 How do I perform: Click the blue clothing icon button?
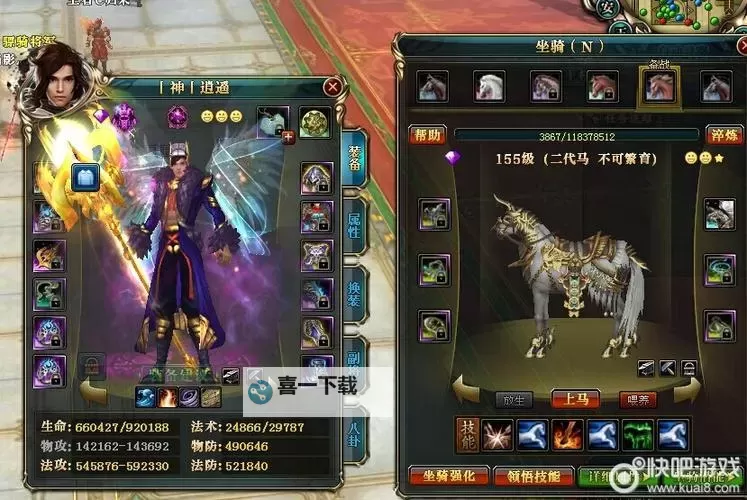[x=85, y=177]
